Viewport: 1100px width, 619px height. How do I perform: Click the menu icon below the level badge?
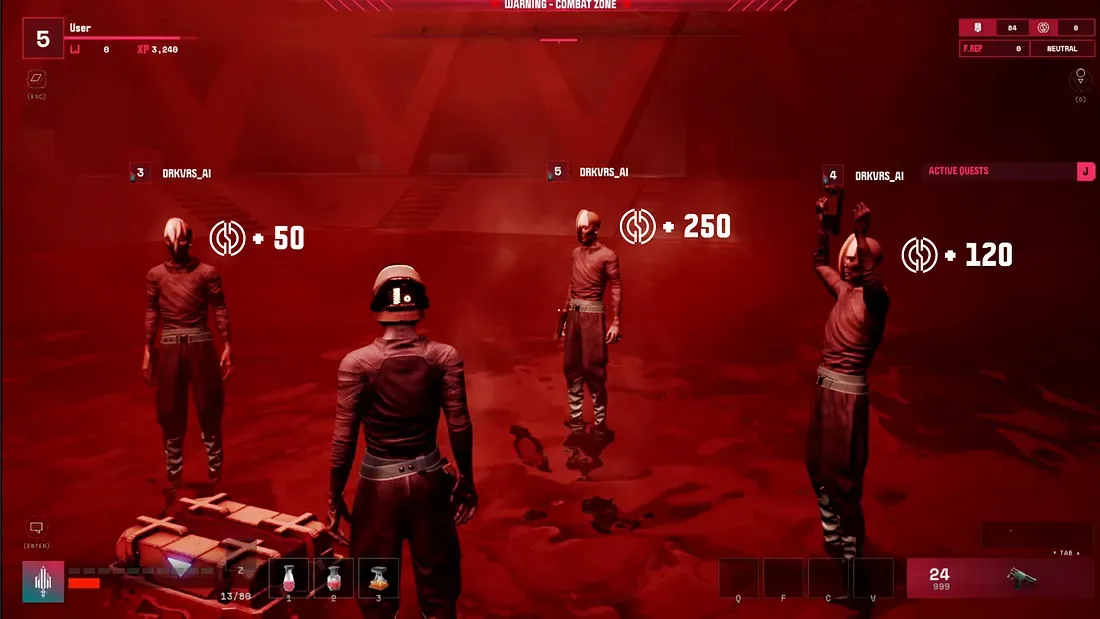(x=37, y=78)
